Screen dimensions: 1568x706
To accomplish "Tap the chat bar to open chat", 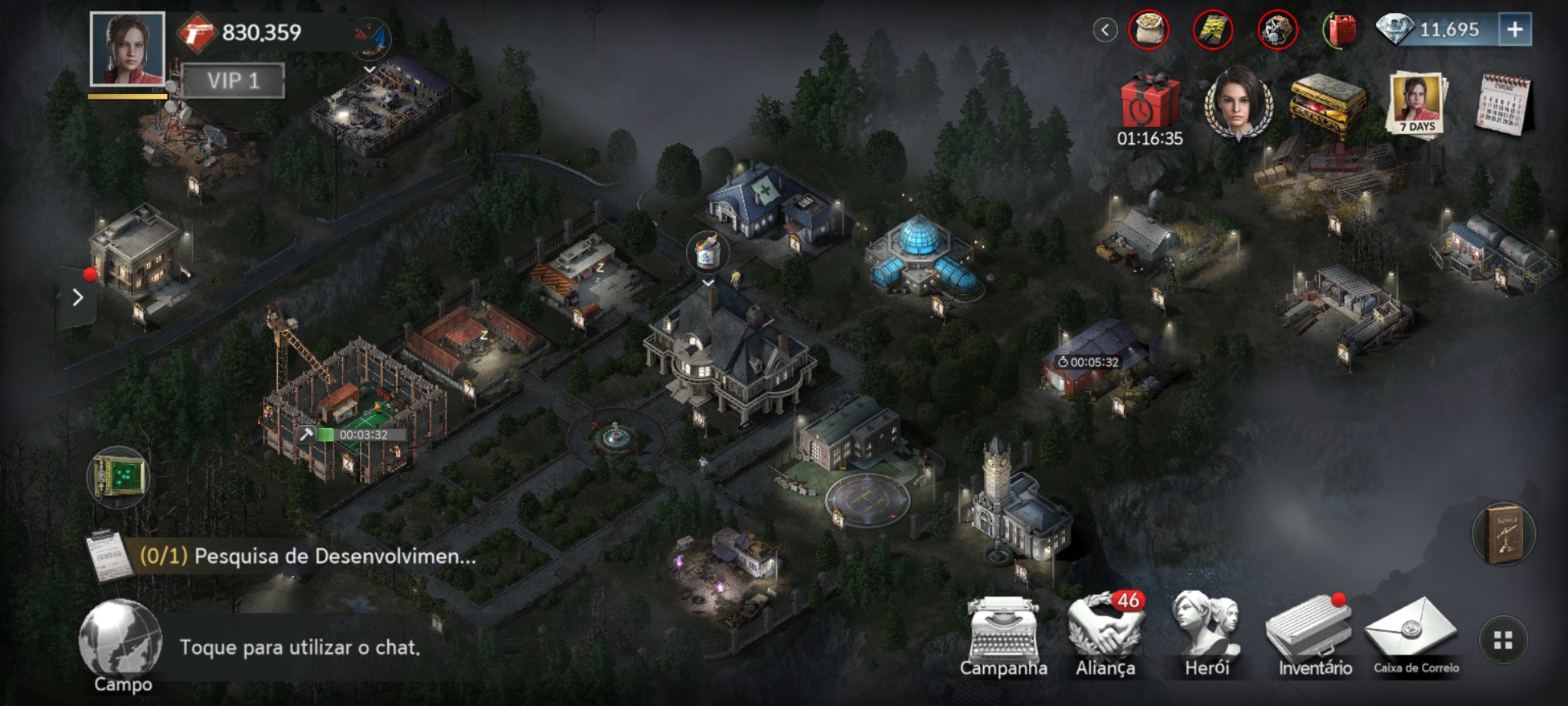I will [x=301, y=647].
